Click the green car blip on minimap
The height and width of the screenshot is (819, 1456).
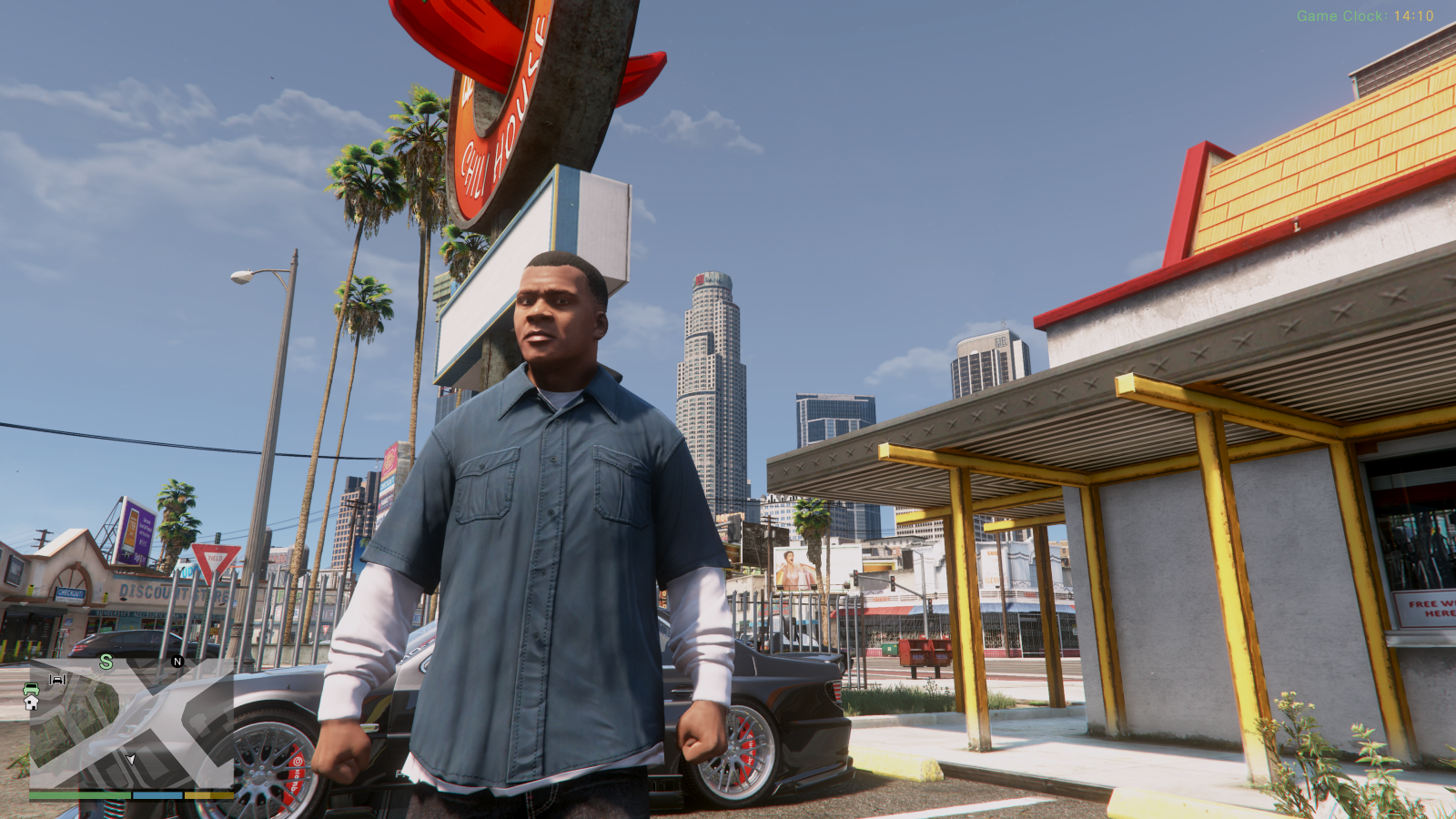[x=31, y=689]
